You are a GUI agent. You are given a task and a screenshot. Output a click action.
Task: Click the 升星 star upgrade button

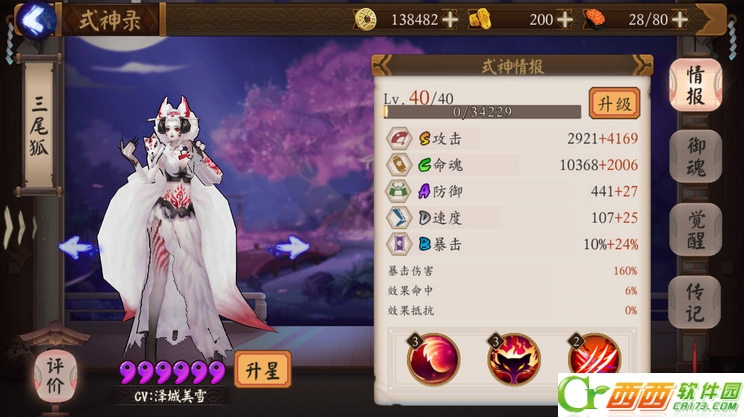(x=262, y=371)
